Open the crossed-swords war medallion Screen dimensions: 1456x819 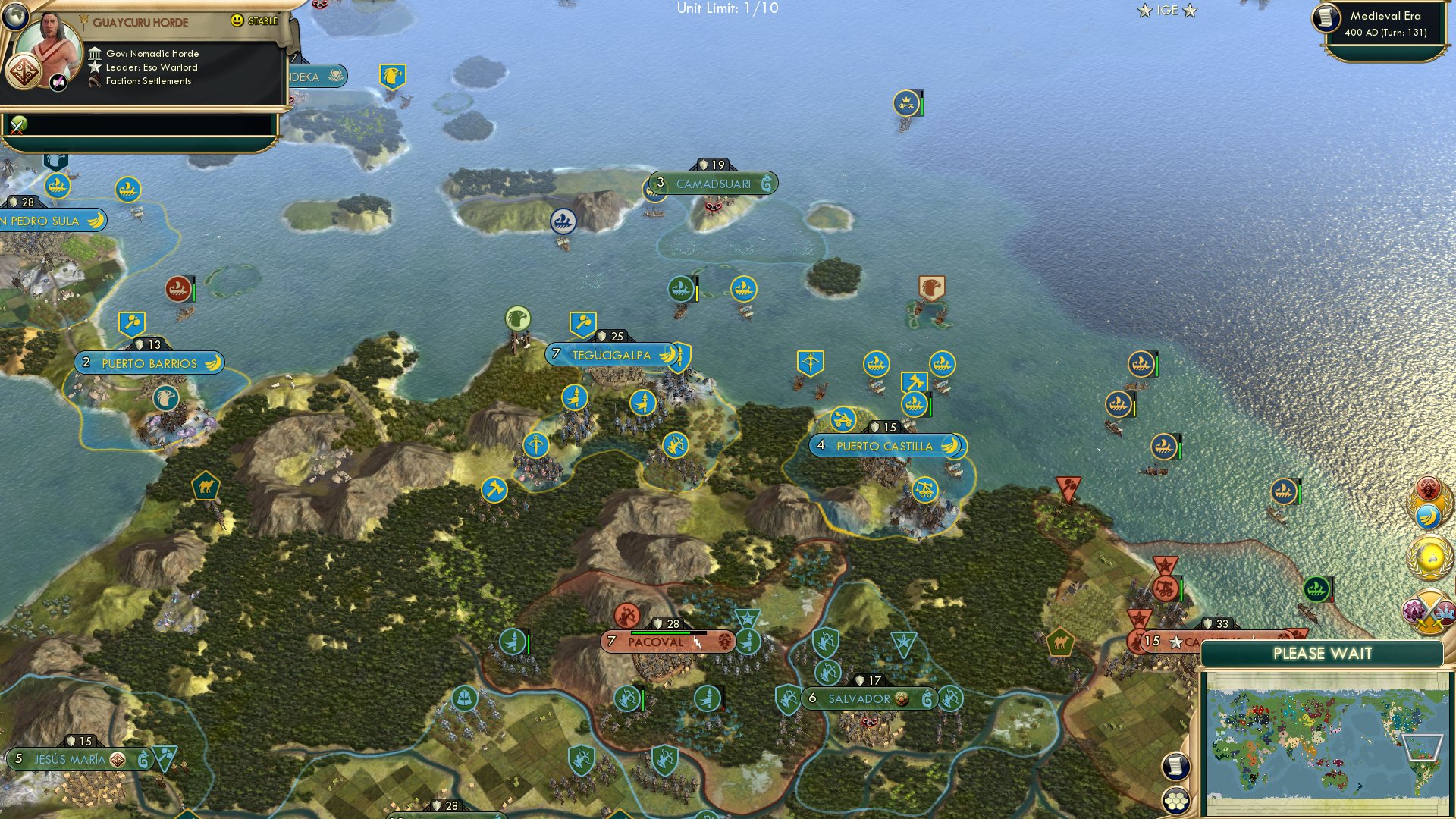click(1427, 610)
